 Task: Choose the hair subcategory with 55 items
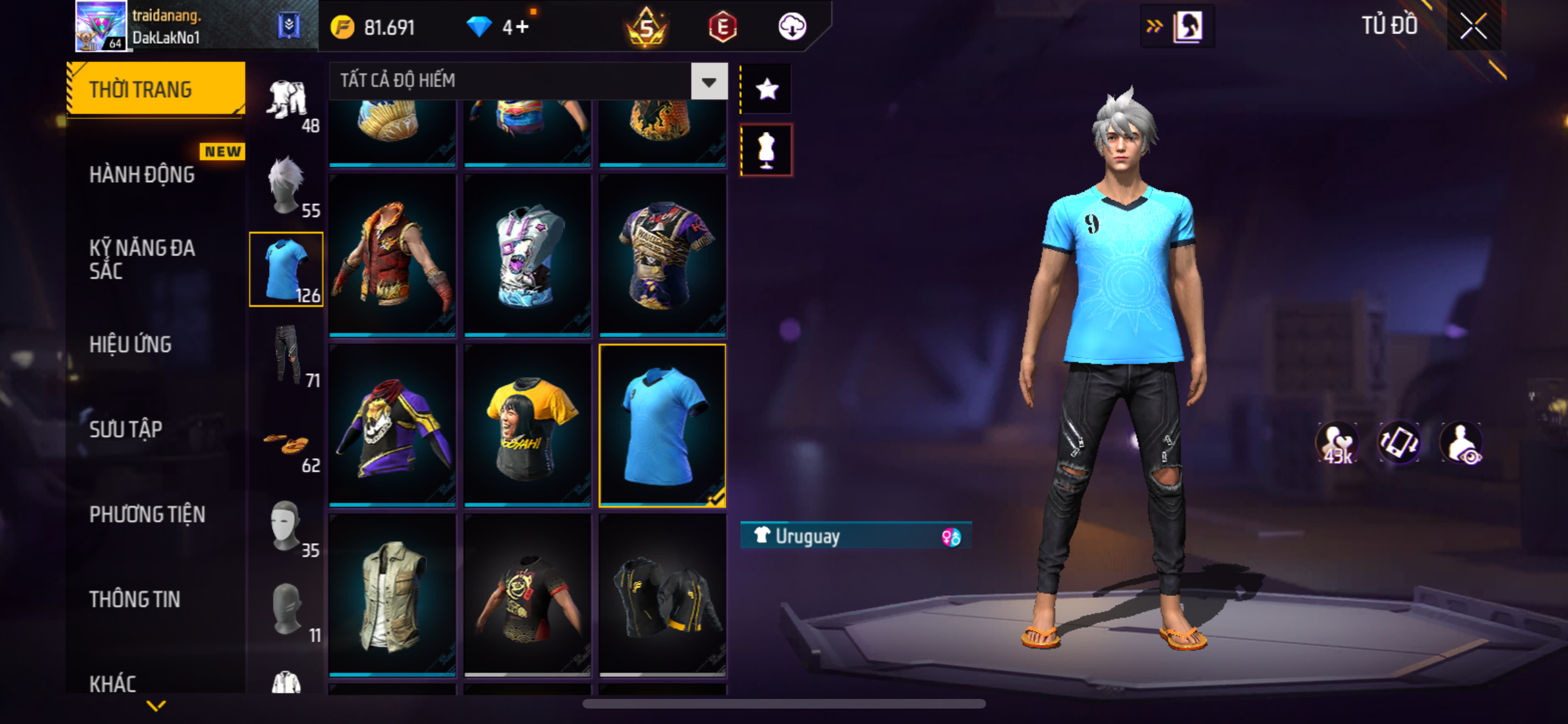point(286,185)
